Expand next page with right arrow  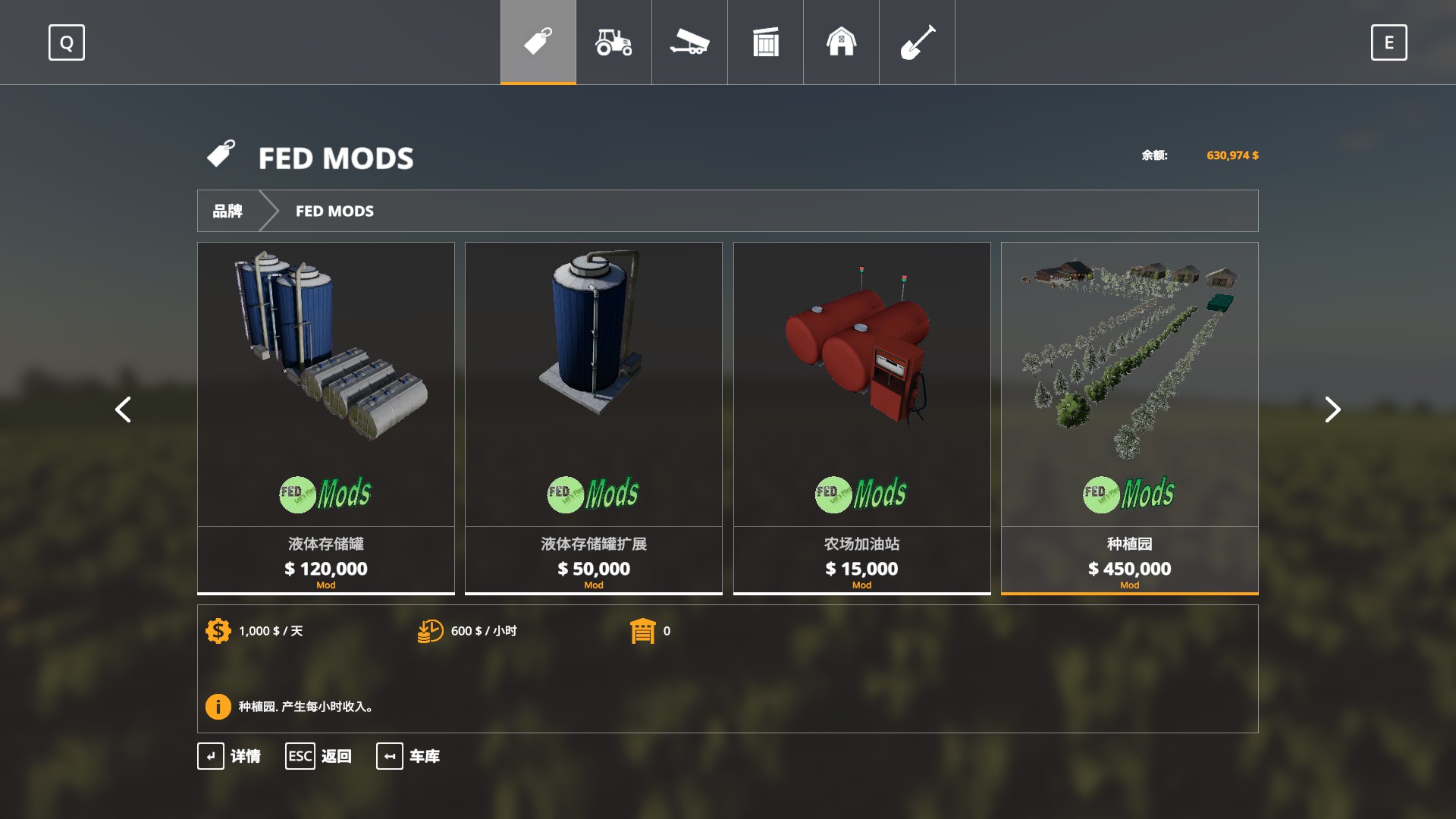pos(1332,409)
